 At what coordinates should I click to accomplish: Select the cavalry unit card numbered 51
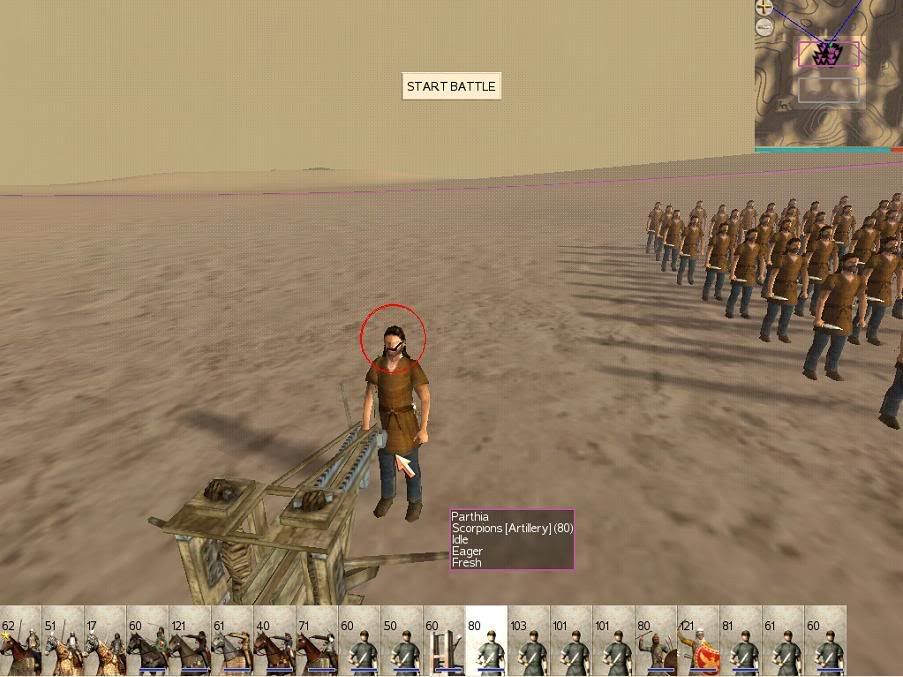(x=63, y=641)
